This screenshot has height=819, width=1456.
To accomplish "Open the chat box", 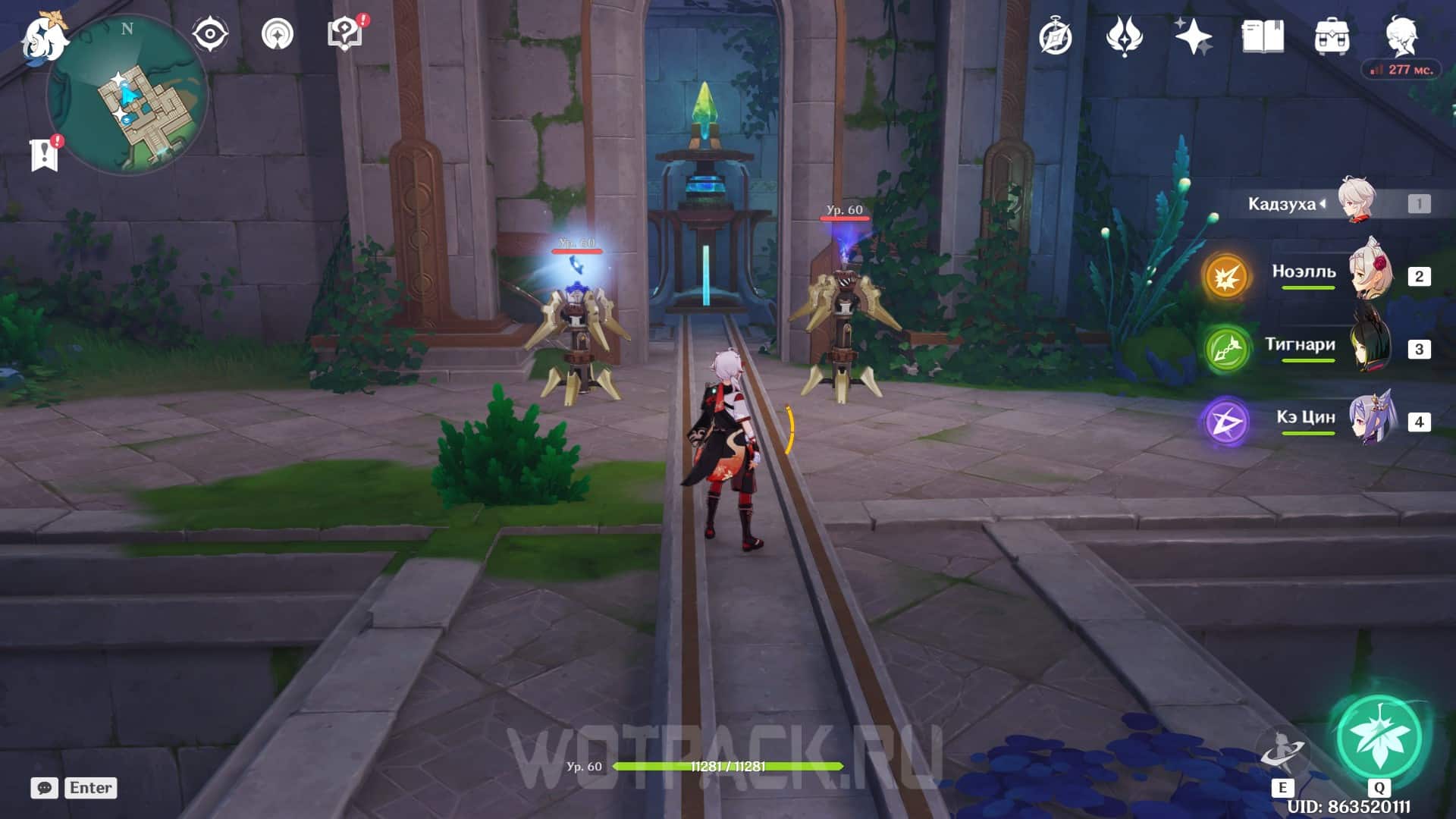I will click(x=45, y=788).
